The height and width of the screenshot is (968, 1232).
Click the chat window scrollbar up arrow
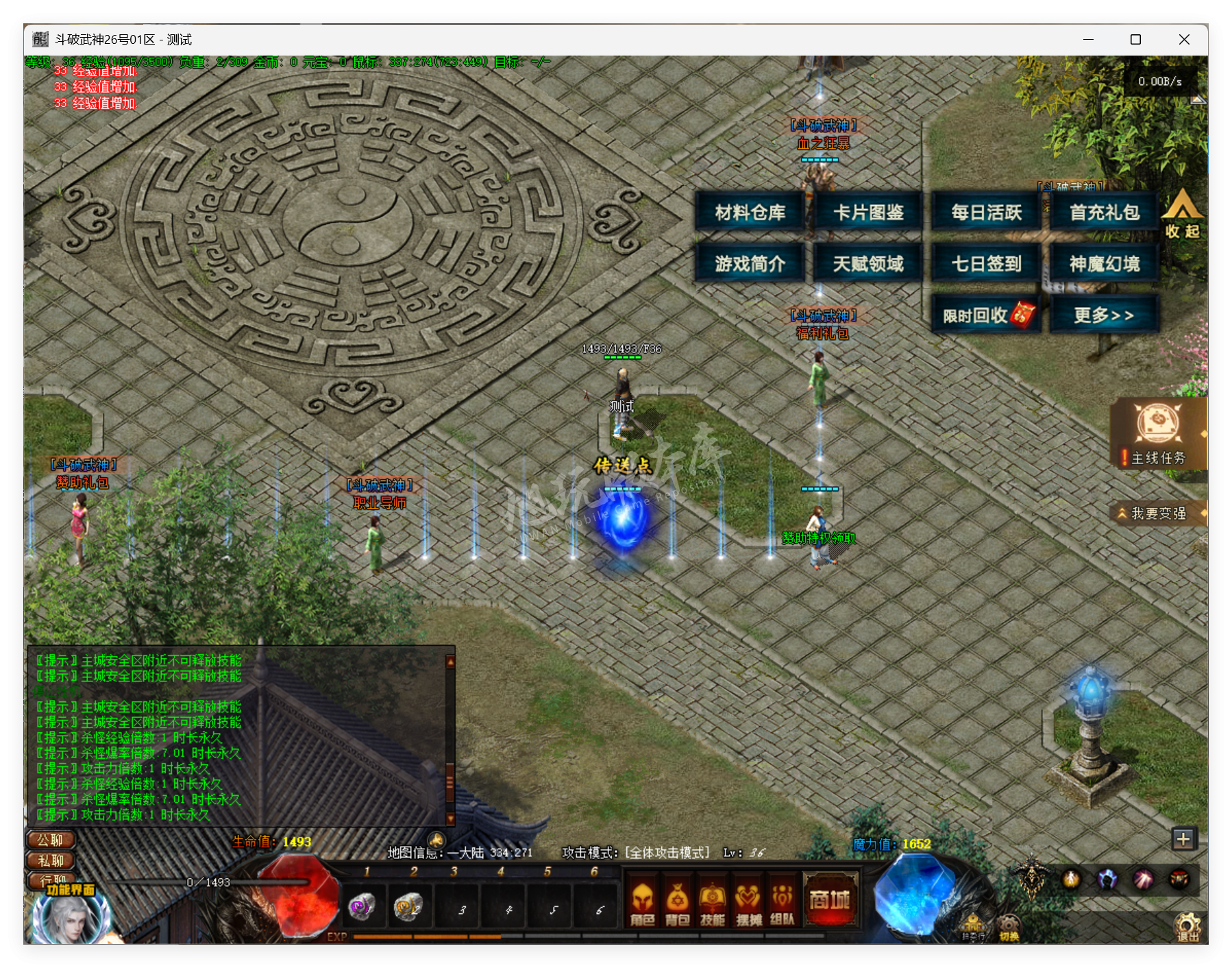[449, 662]
